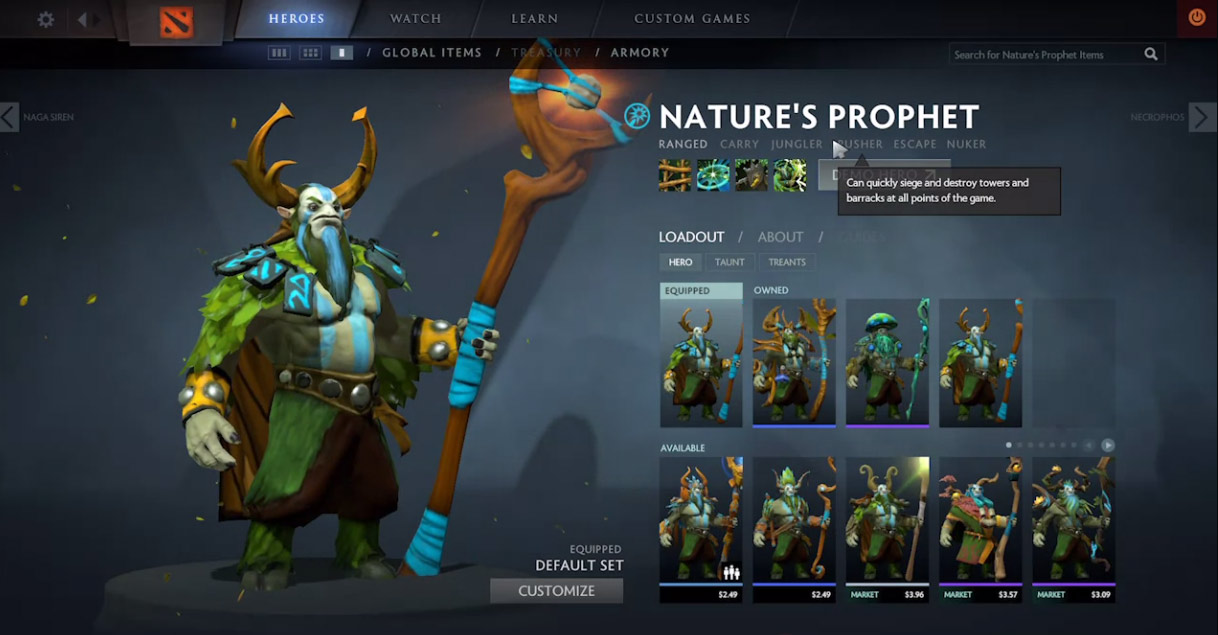
Task: Open the Armory page
Action: coord(640,53)
